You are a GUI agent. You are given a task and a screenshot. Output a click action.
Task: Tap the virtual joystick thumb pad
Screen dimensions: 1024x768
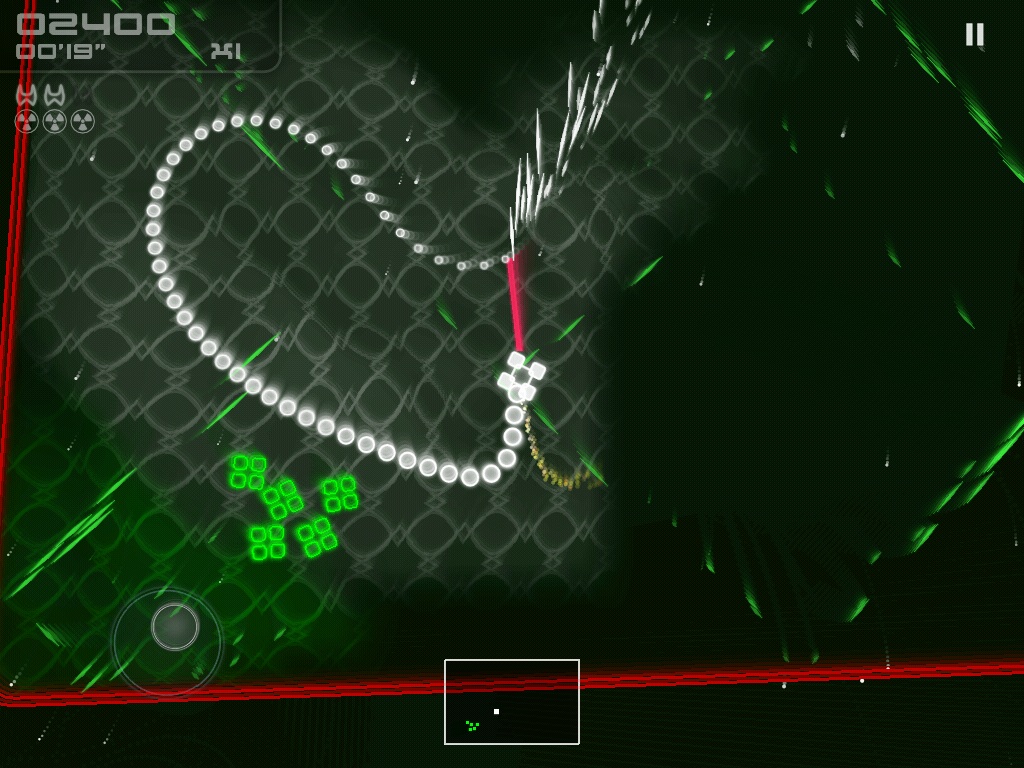175,627
